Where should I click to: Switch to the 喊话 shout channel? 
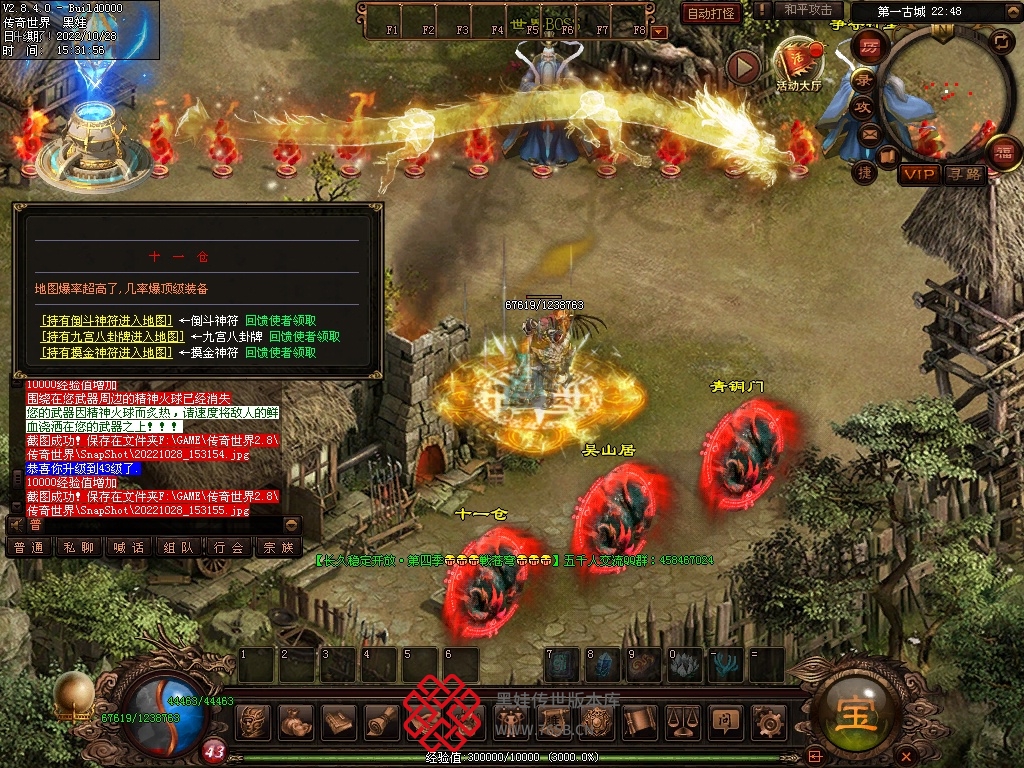[129, 548]
